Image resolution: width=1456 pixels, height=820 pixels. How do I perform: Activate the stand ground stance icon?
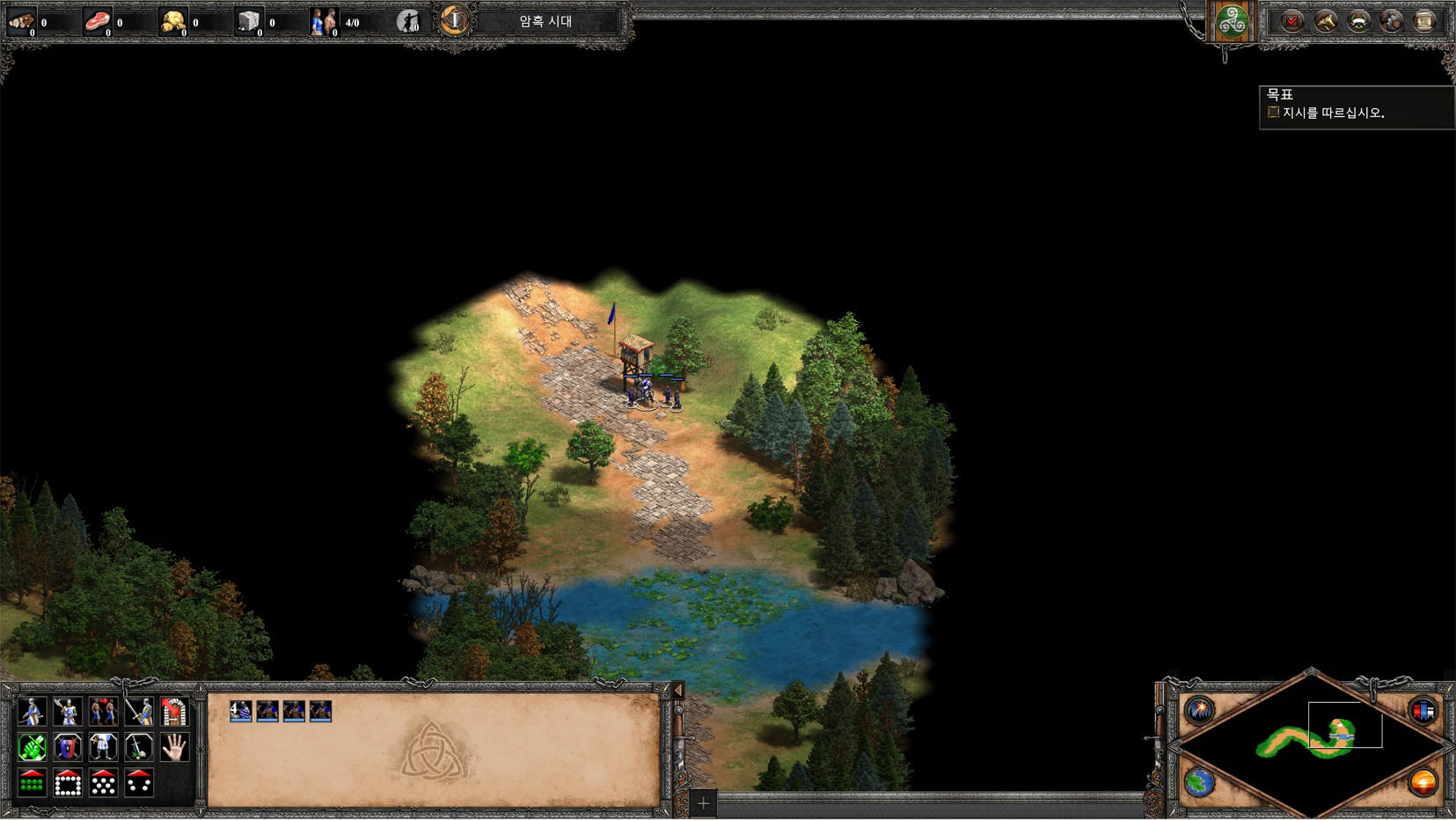click(x=103, y=748)
